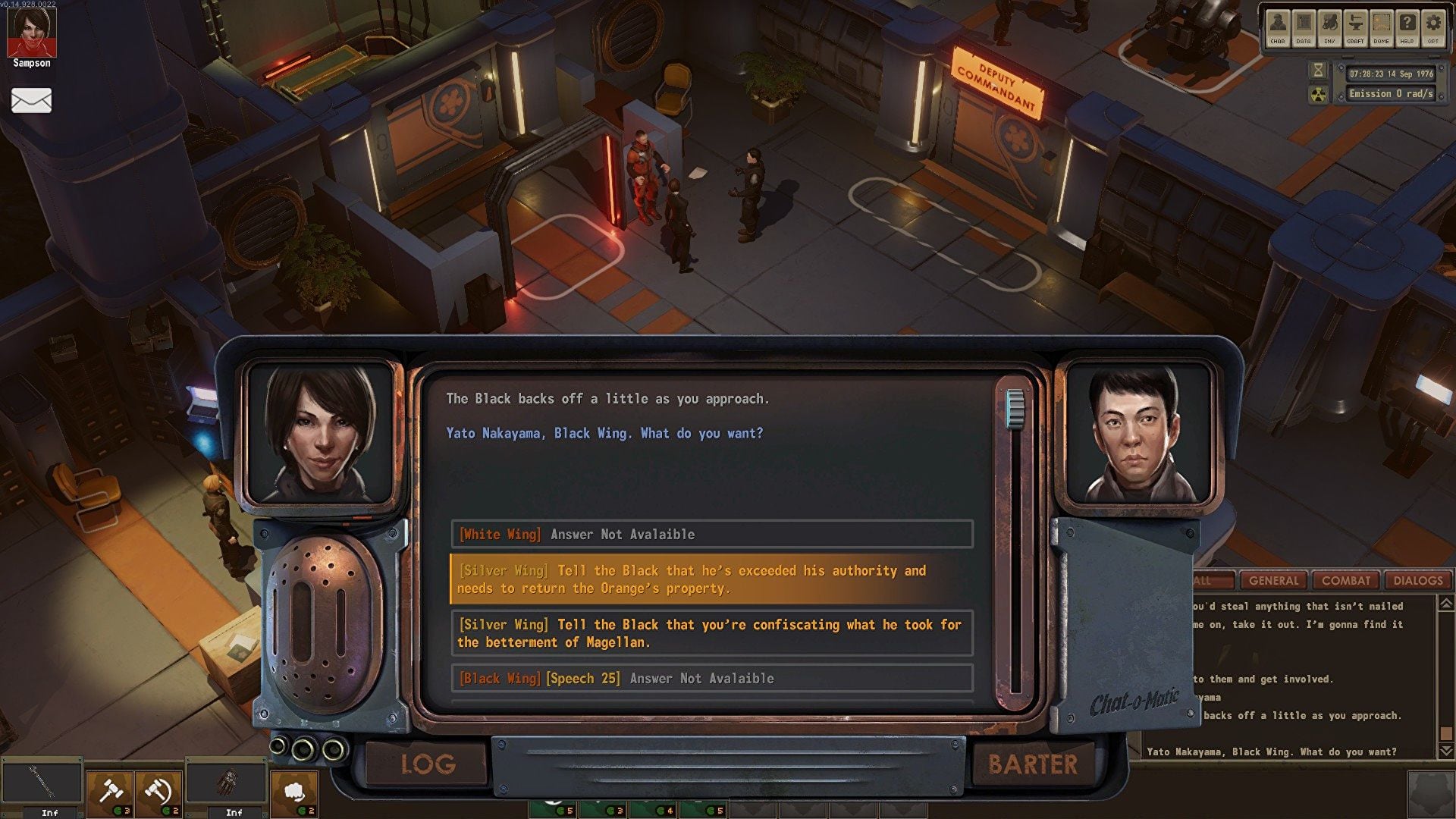The width and height of the screenshot is (1456, 819).
Task: Switch to the COMBAT log tab
Action: click(1346, 581)
